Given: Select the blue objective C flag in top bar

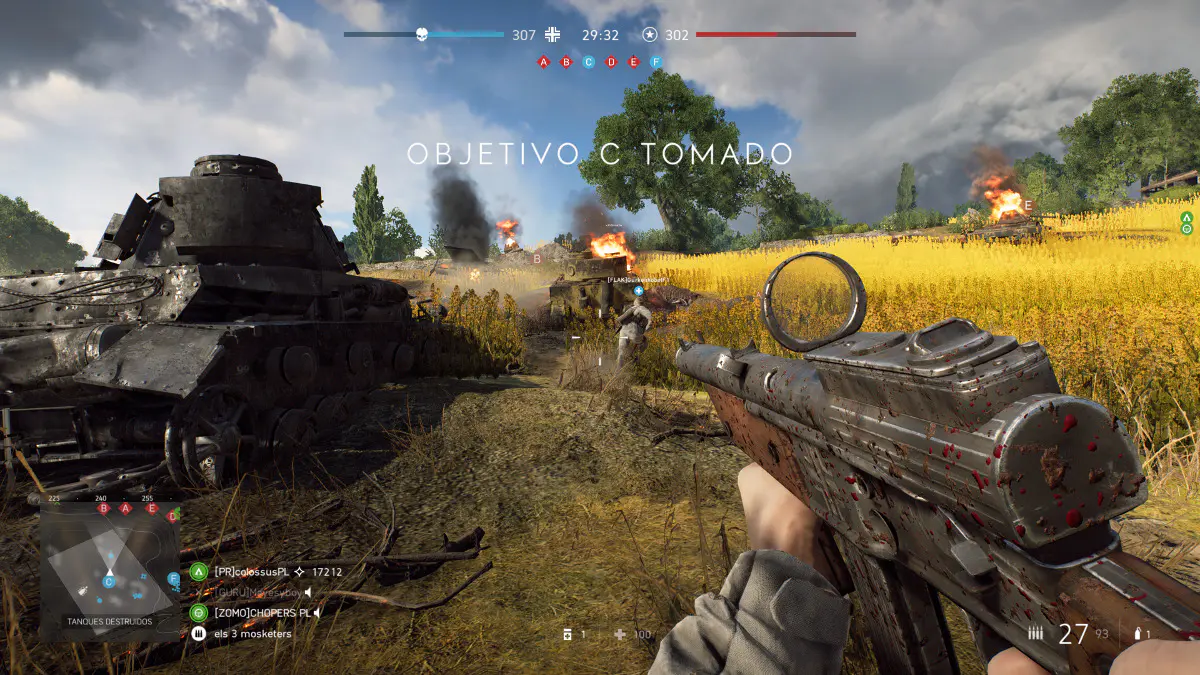Looking at the screenshot, I should pyautogui.click(x=588, y=62).
